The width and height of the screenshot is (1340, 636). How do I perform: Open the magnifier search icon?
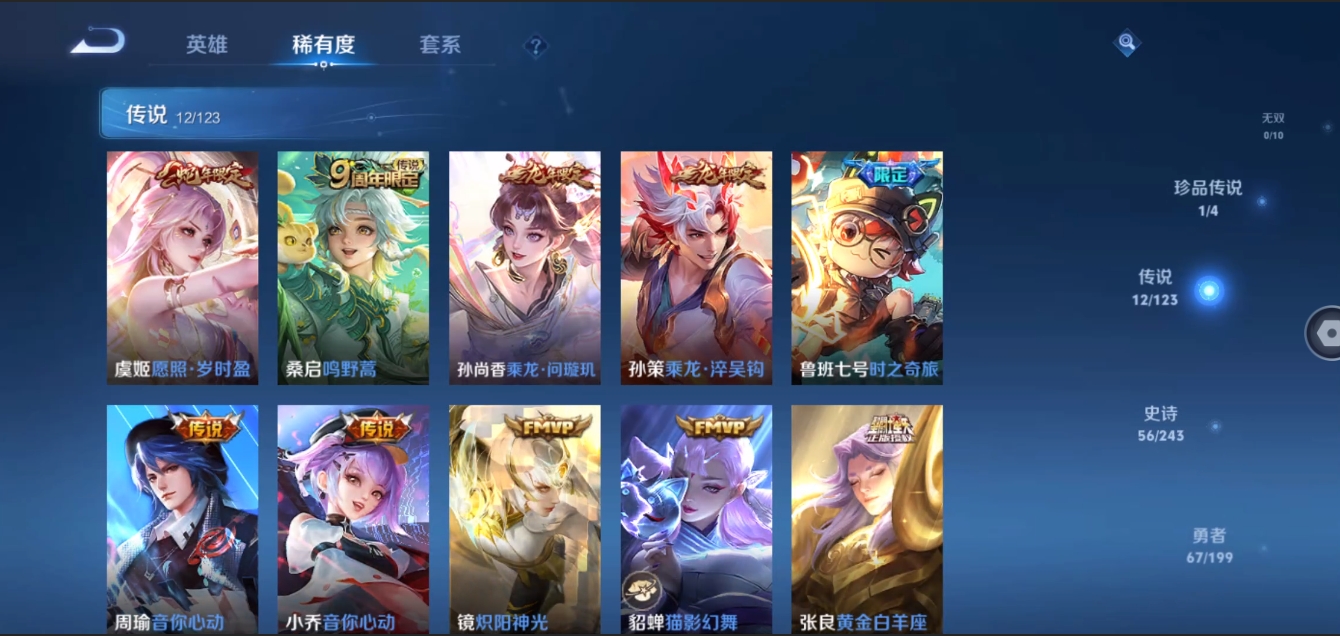click(1127, 43)
